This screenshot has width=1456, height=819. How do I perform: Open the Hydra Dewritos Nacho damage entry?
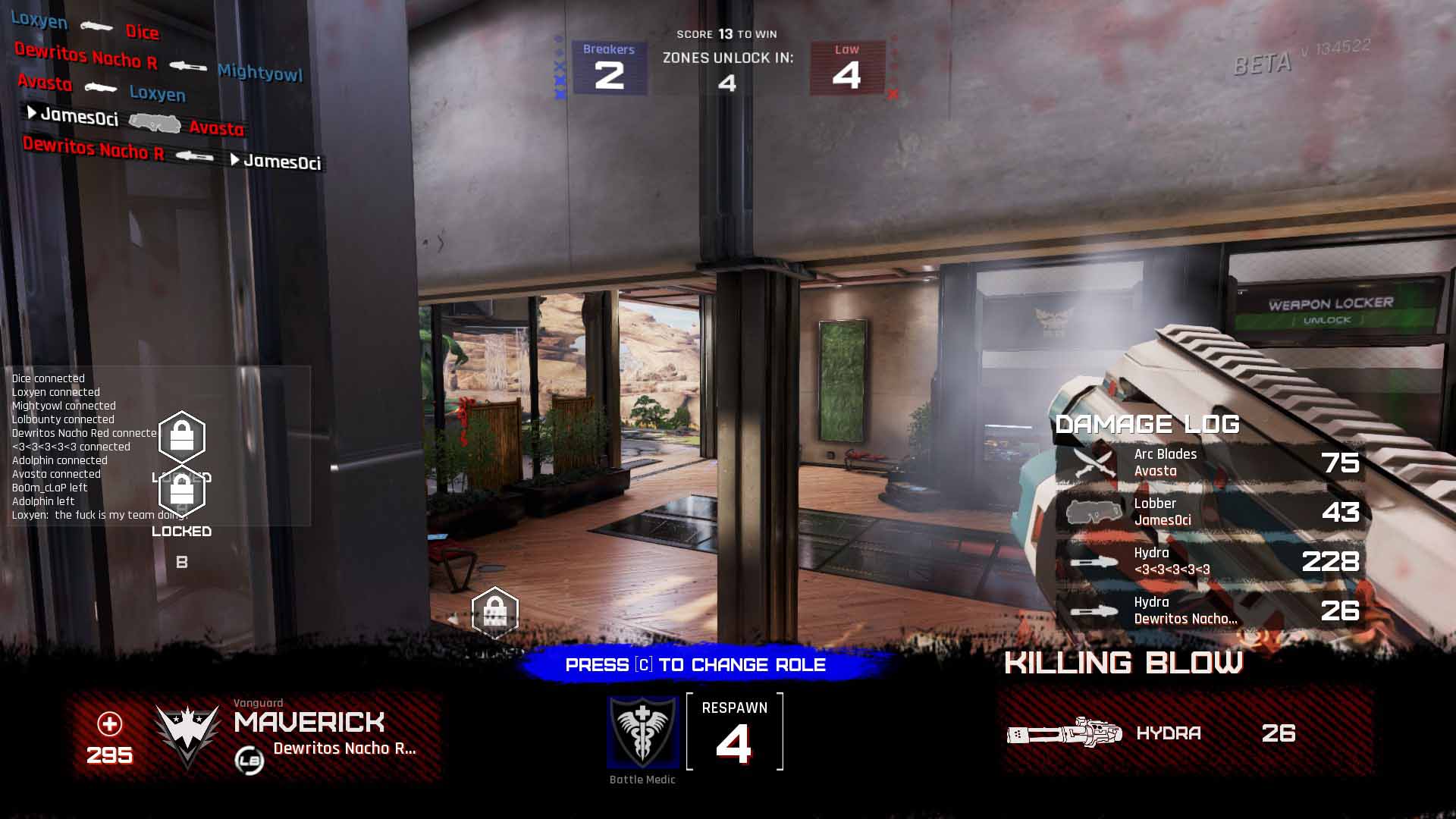[x=1210, y=610]
